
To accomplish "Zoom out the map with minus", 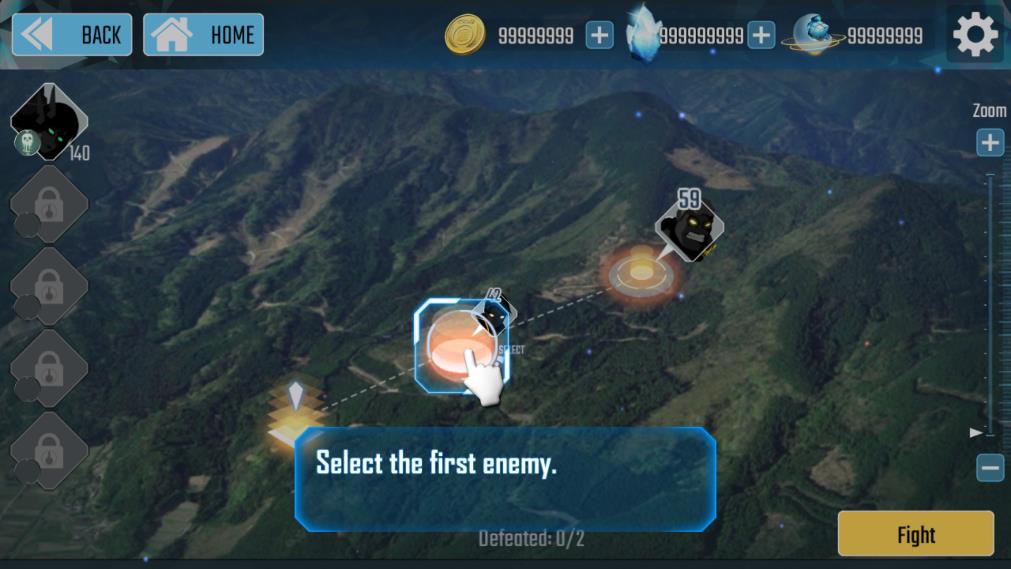I will coord(990,467).
